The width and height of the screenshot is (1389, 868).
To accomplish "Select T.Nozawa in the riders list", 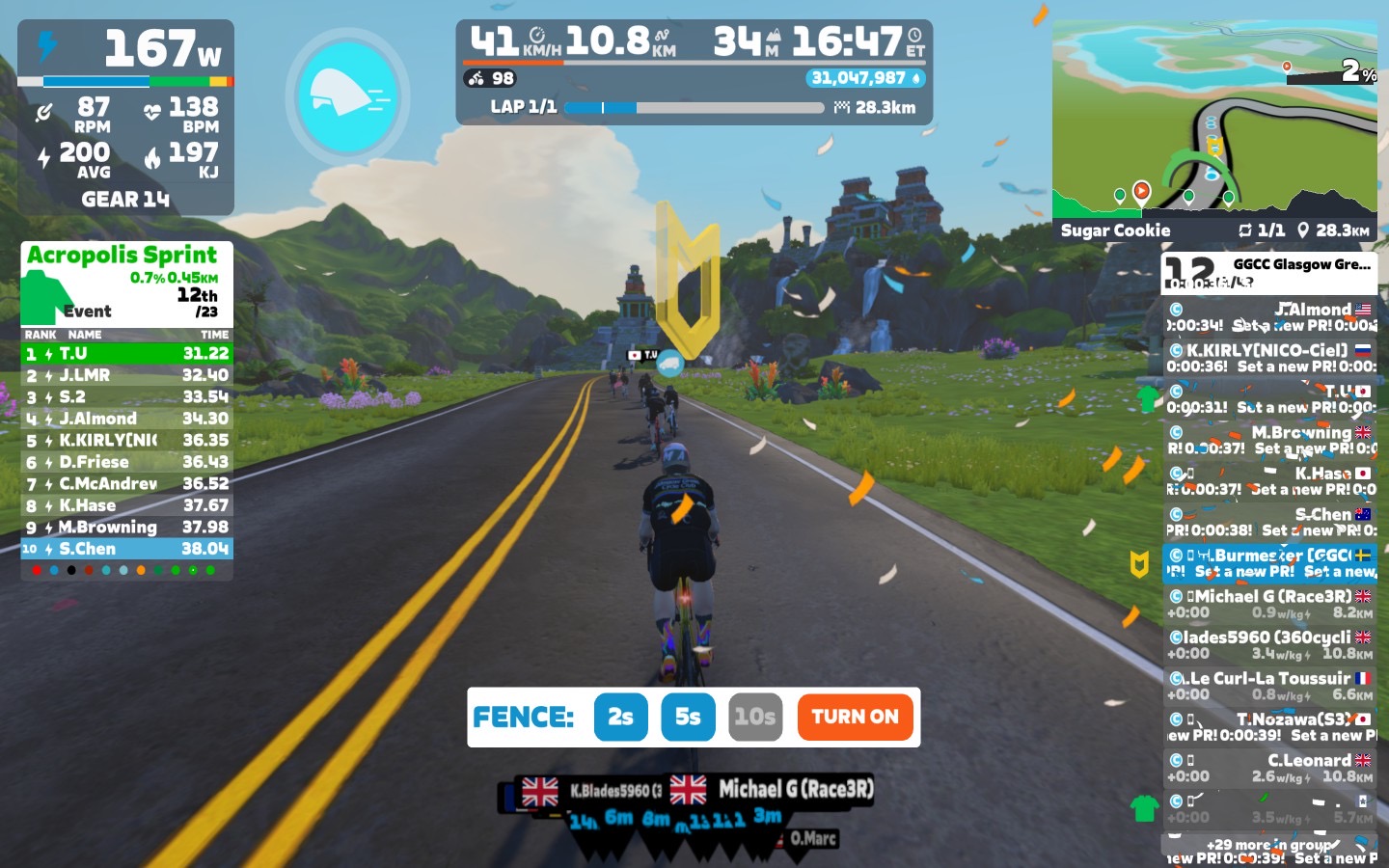I will pyautogui.click(x=1269, y=726).
